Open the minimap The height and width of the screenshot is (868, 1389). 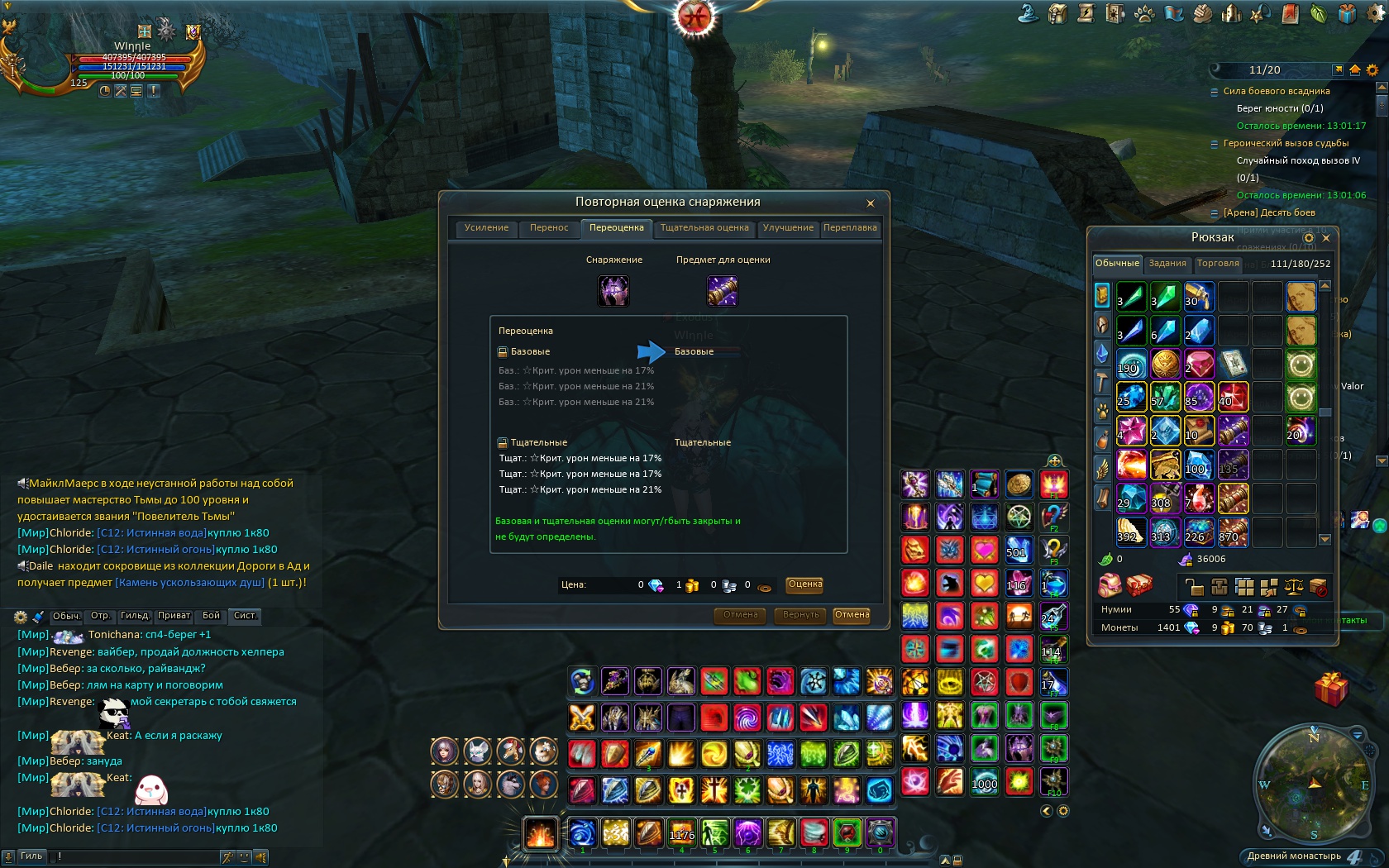(1313, 780)
